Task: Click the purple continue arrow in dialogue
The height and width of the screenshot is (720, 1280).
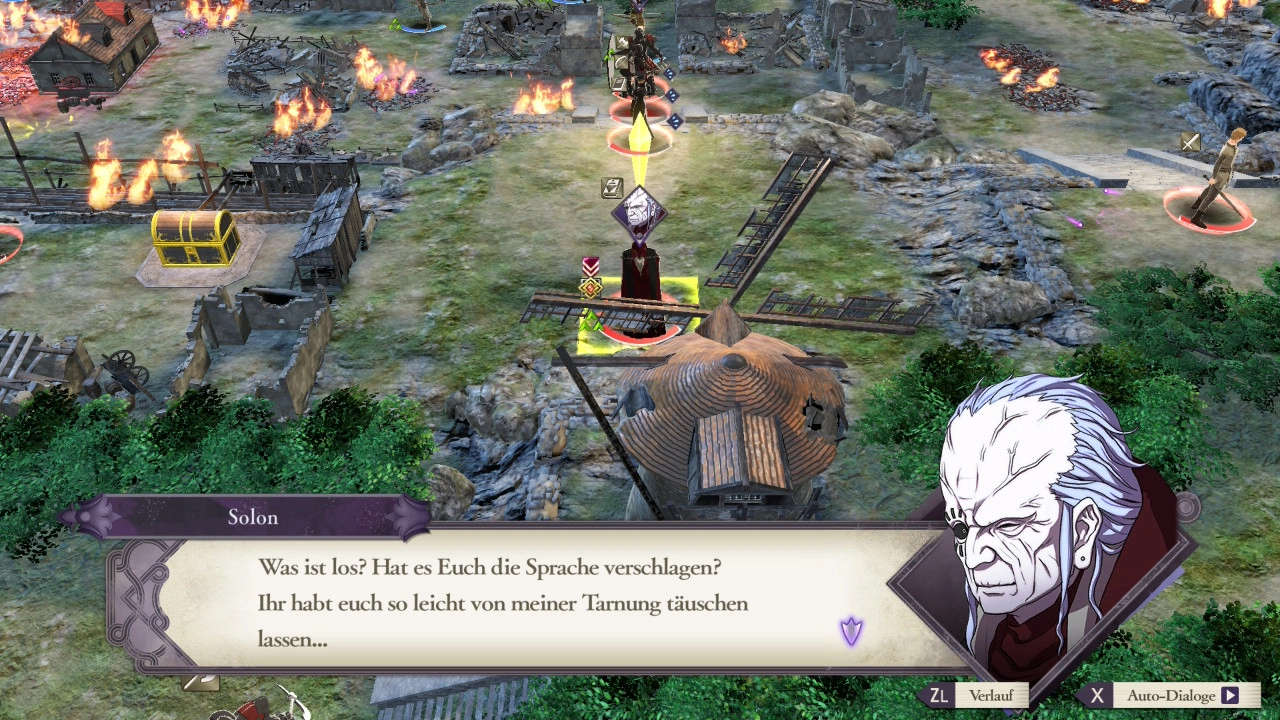Action: 851,631
